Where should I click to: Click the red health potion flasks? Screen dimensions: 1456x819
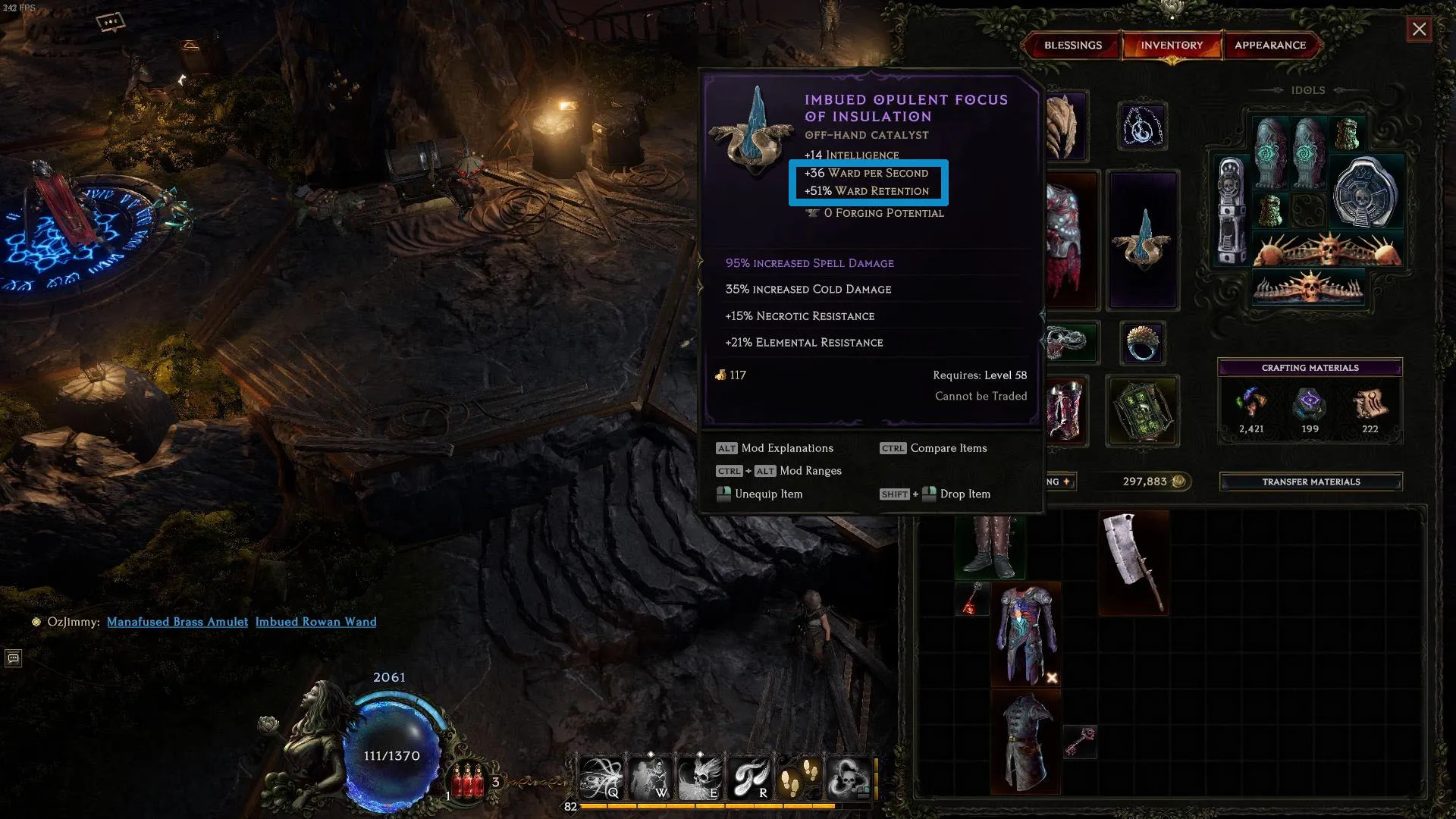coord(468,781)
